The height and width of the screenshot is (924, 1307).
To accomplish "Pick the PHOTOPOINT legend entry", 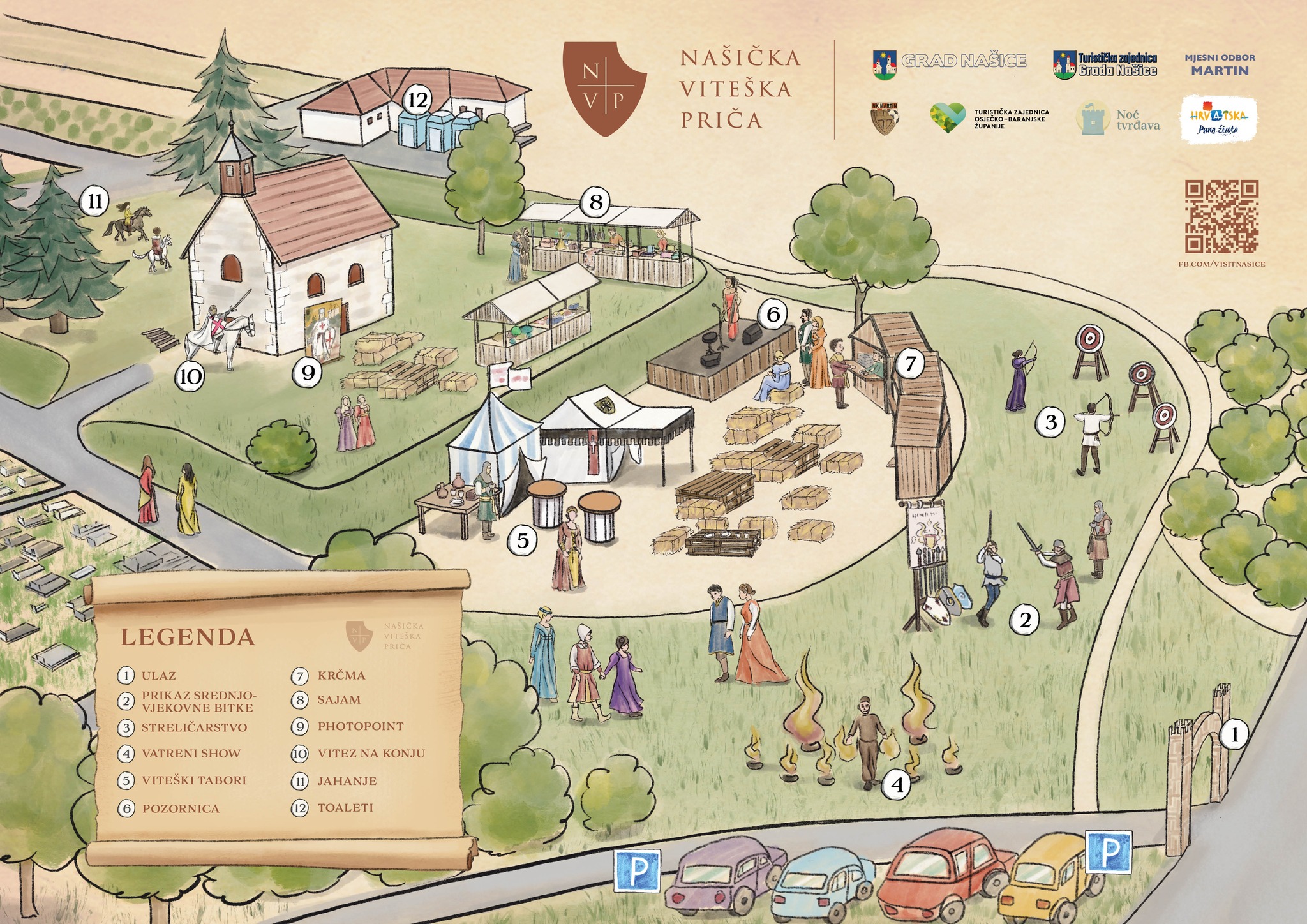I will pos(361,726).
